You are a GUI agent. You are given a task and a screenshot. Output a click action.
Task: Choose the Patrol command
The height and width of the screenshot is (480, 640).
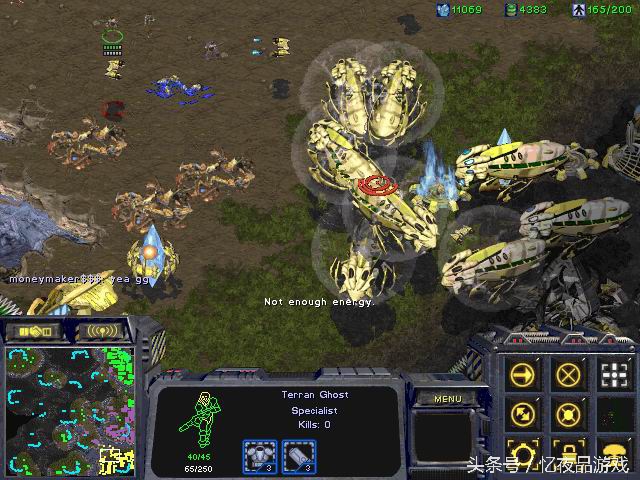pos(525,413)
